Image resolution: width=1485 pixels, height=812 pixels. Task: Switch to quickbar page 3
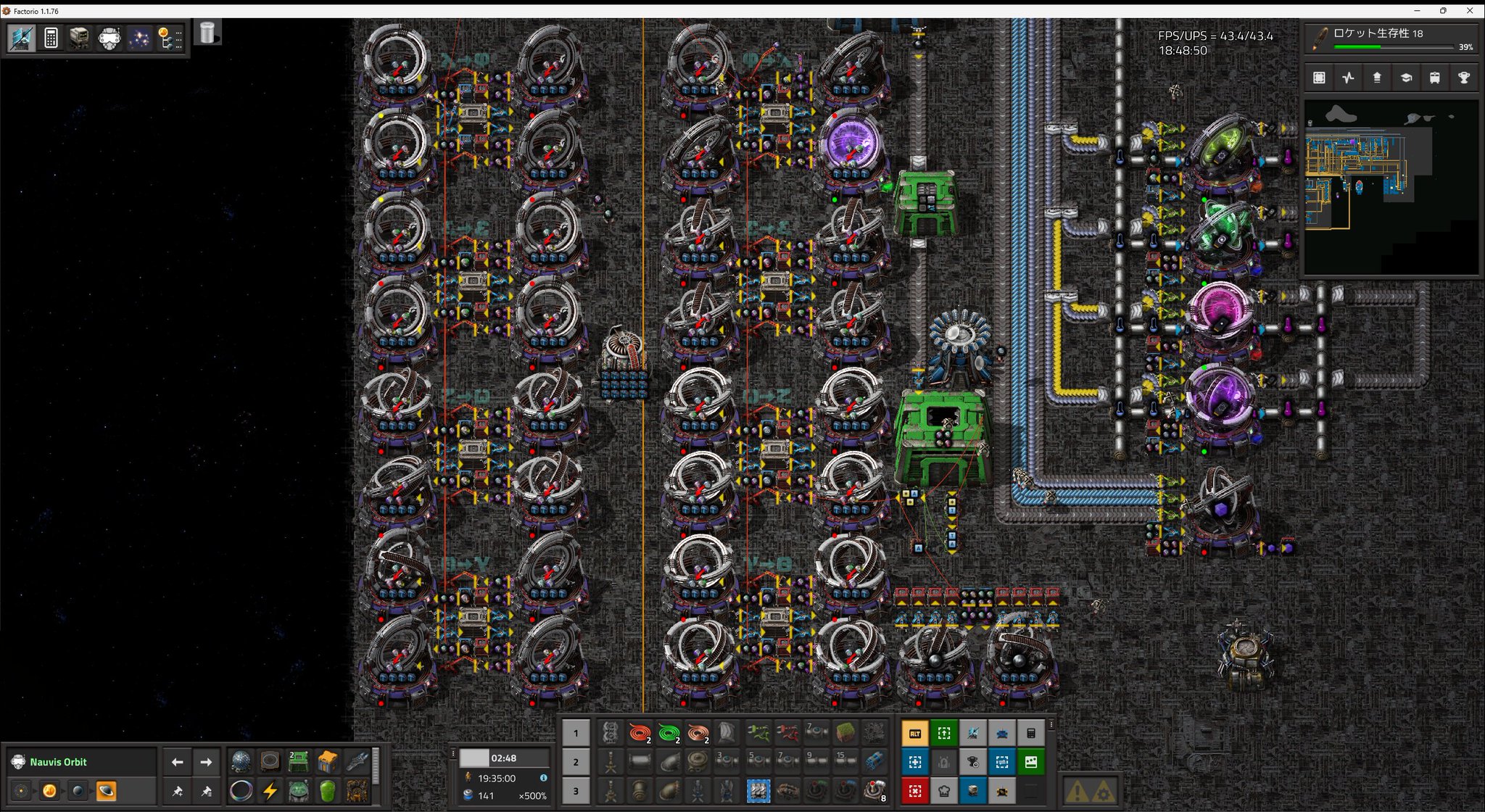[575, 791]
